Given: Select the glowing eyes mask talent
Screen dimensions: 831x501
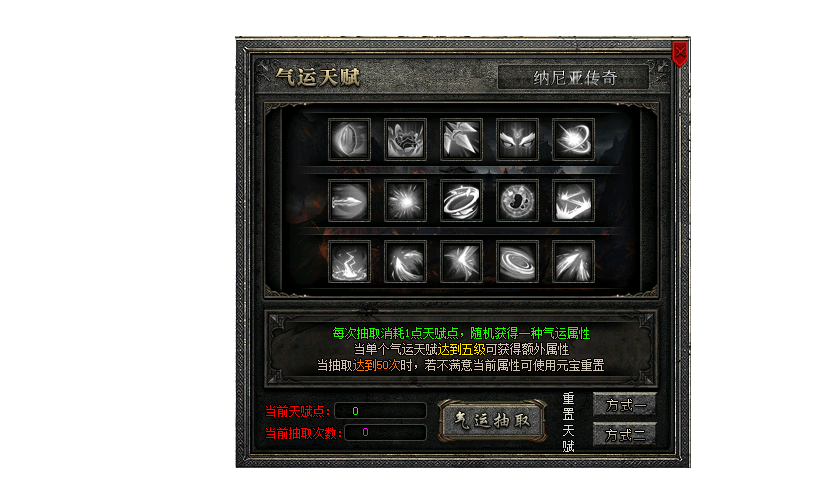Looking at the screenshot, I should click(x=518, y=139).
